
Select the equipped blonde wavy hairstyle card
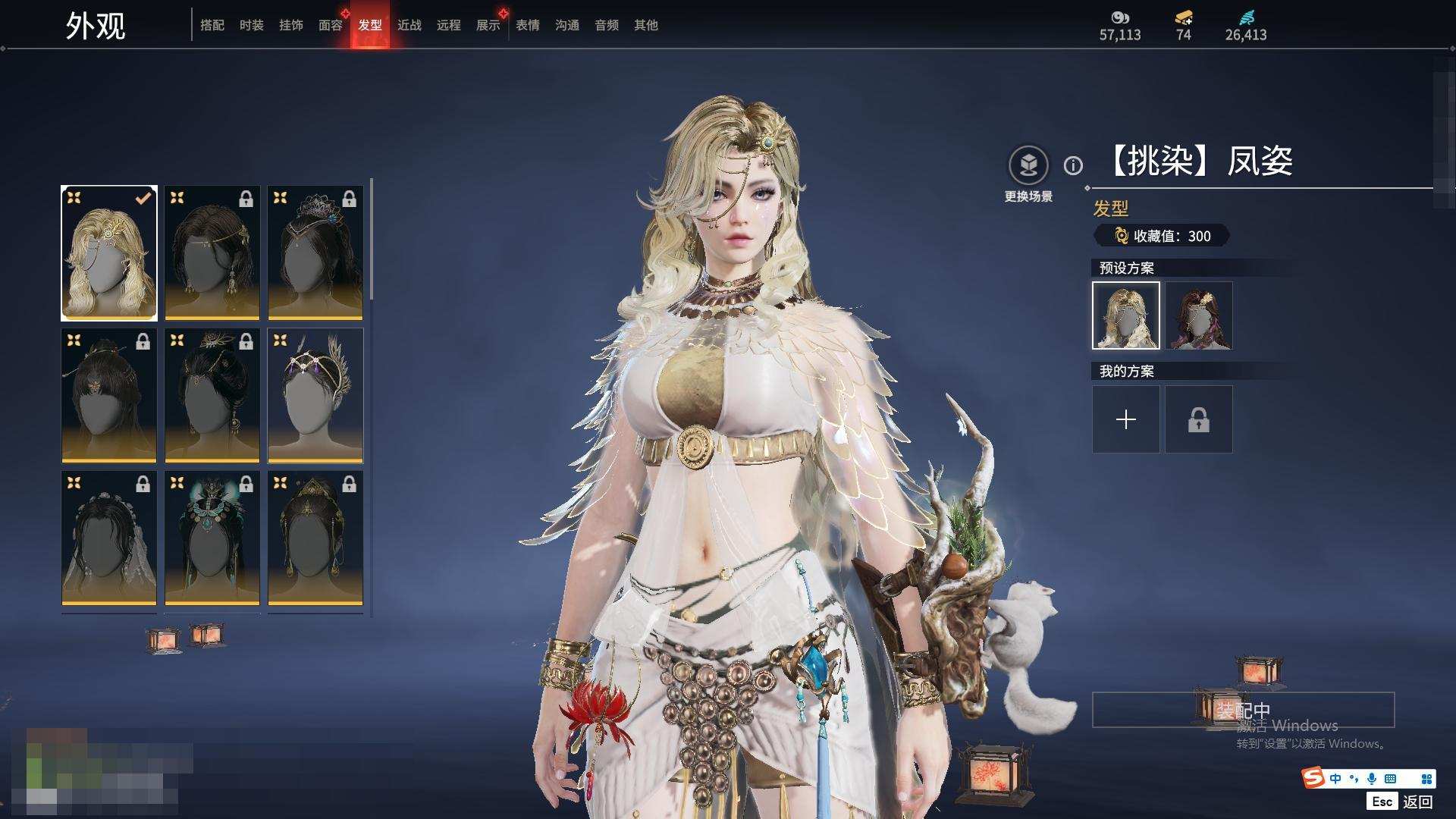click(109, 253)
